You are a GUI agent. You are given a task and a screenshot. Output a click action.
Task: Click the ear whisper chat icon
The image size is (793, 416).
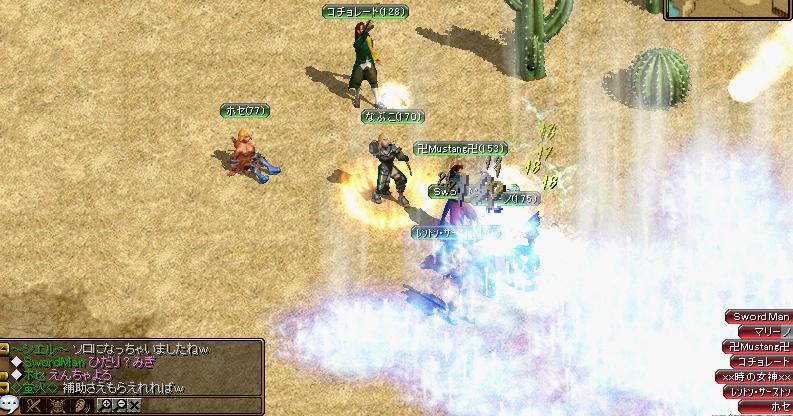(x=78, y=406)
